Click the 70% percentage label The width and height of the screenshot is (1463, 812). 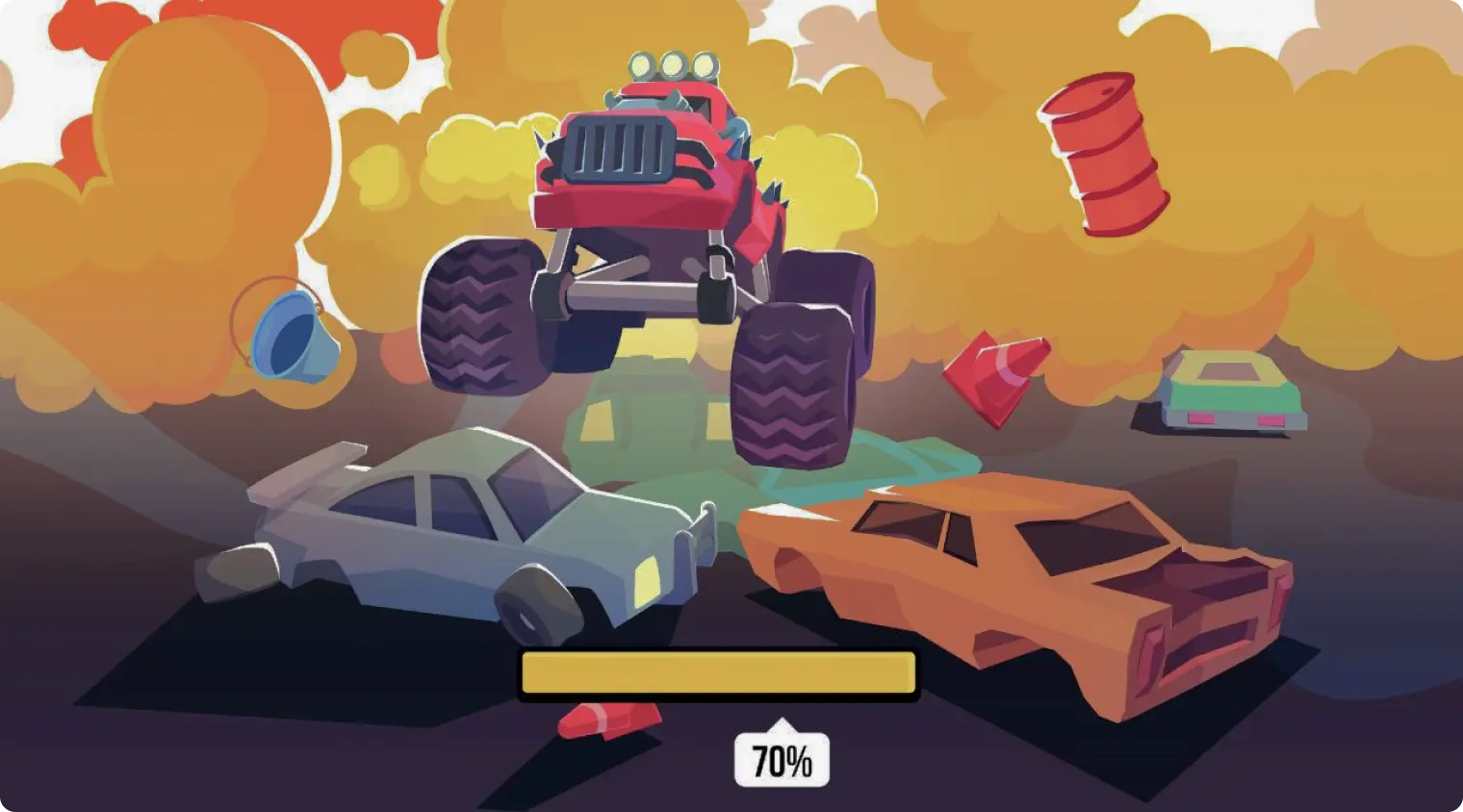pyautogui.click(x=782, y=757)
